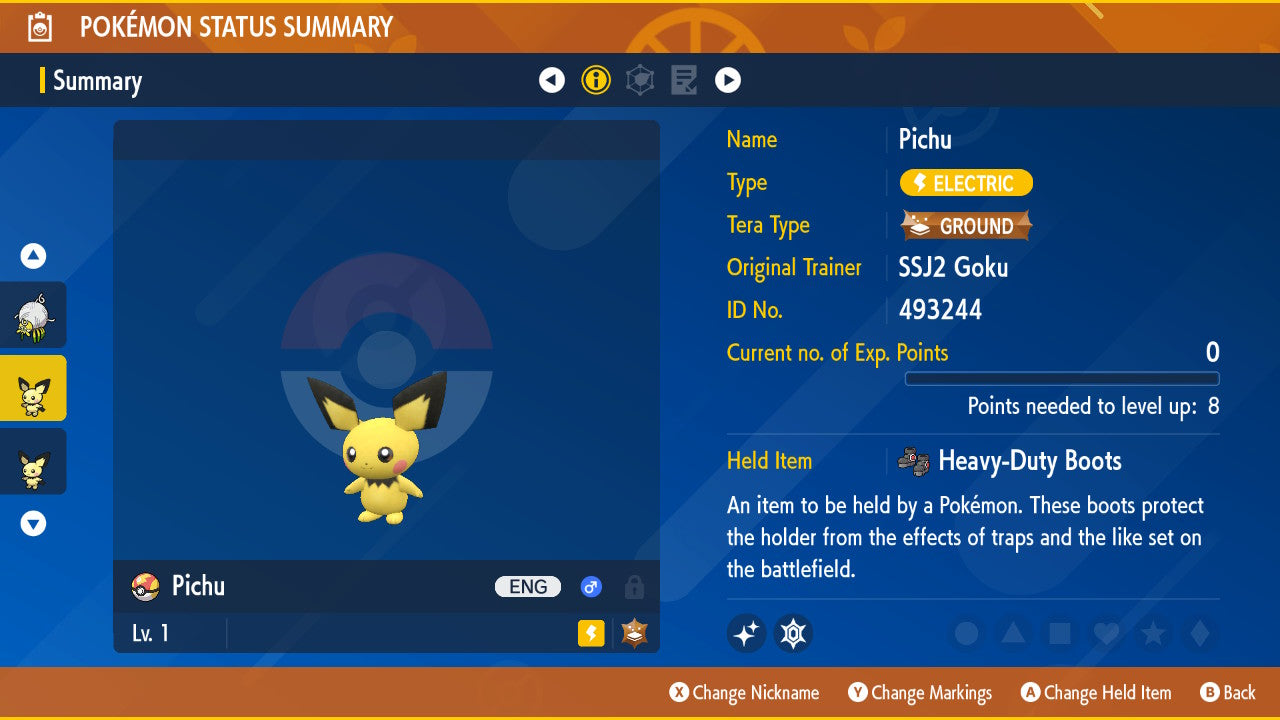Screen dimensions: 1280x720
Task: Select the yellow info summary icon
Action: click(596, 79)
